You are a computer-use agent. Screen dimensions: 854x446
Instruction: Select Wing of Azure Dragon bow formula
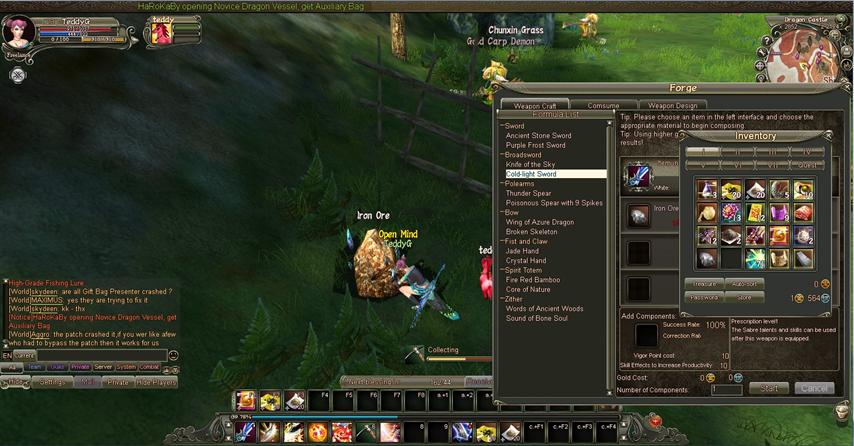coord(539,222)
